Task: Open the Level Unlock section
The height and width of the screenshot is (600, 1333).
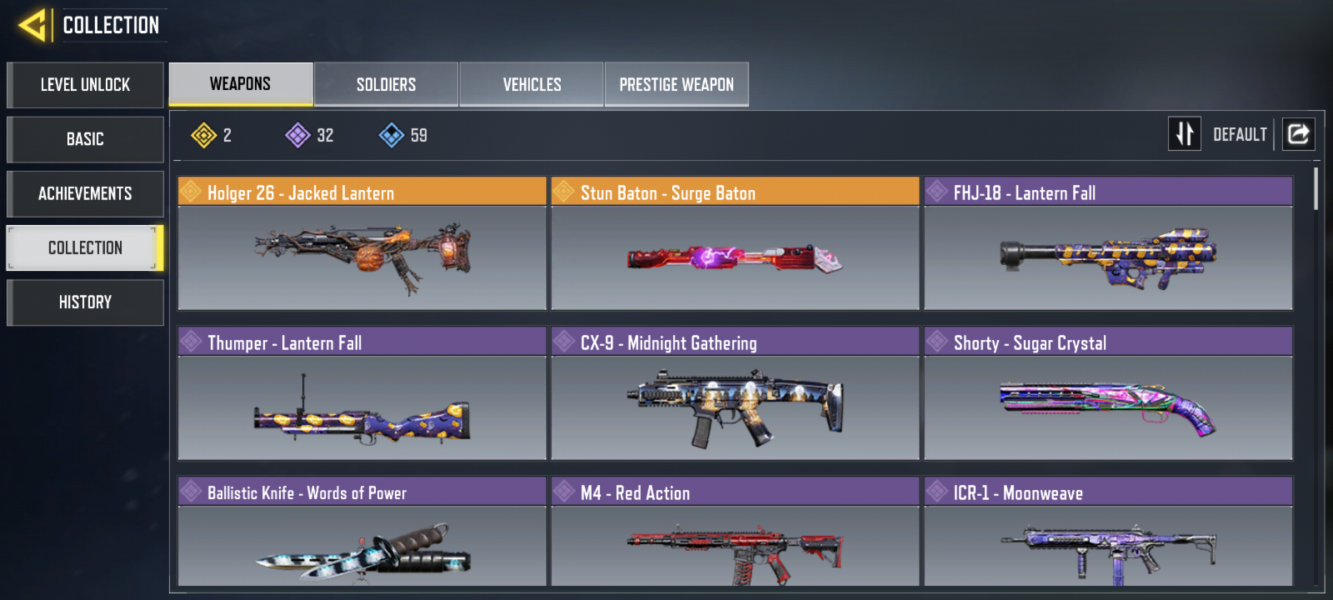Action: (85, 85)
